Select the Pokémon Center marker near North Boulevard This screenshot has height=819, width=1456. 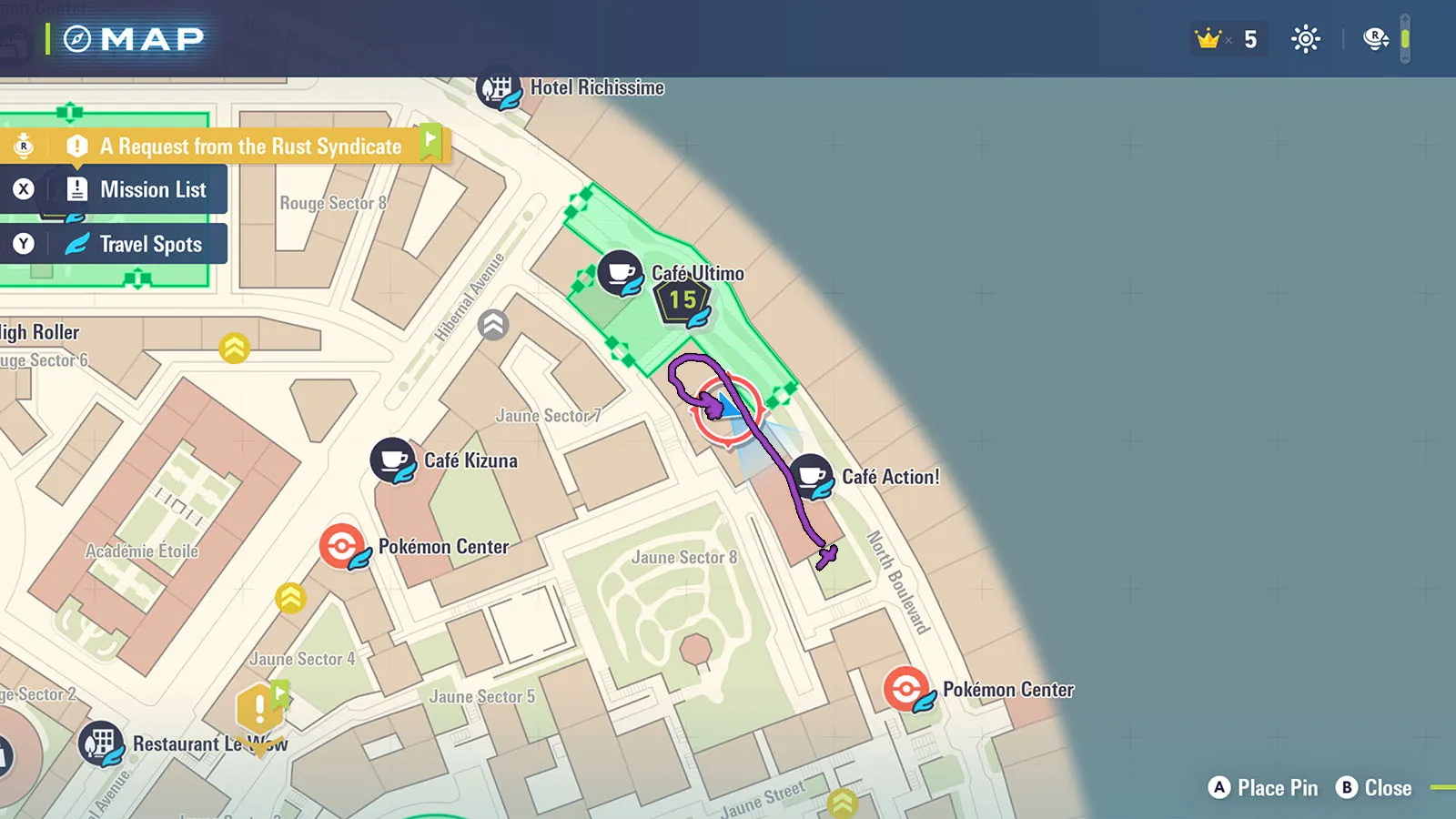pos(906,689)
